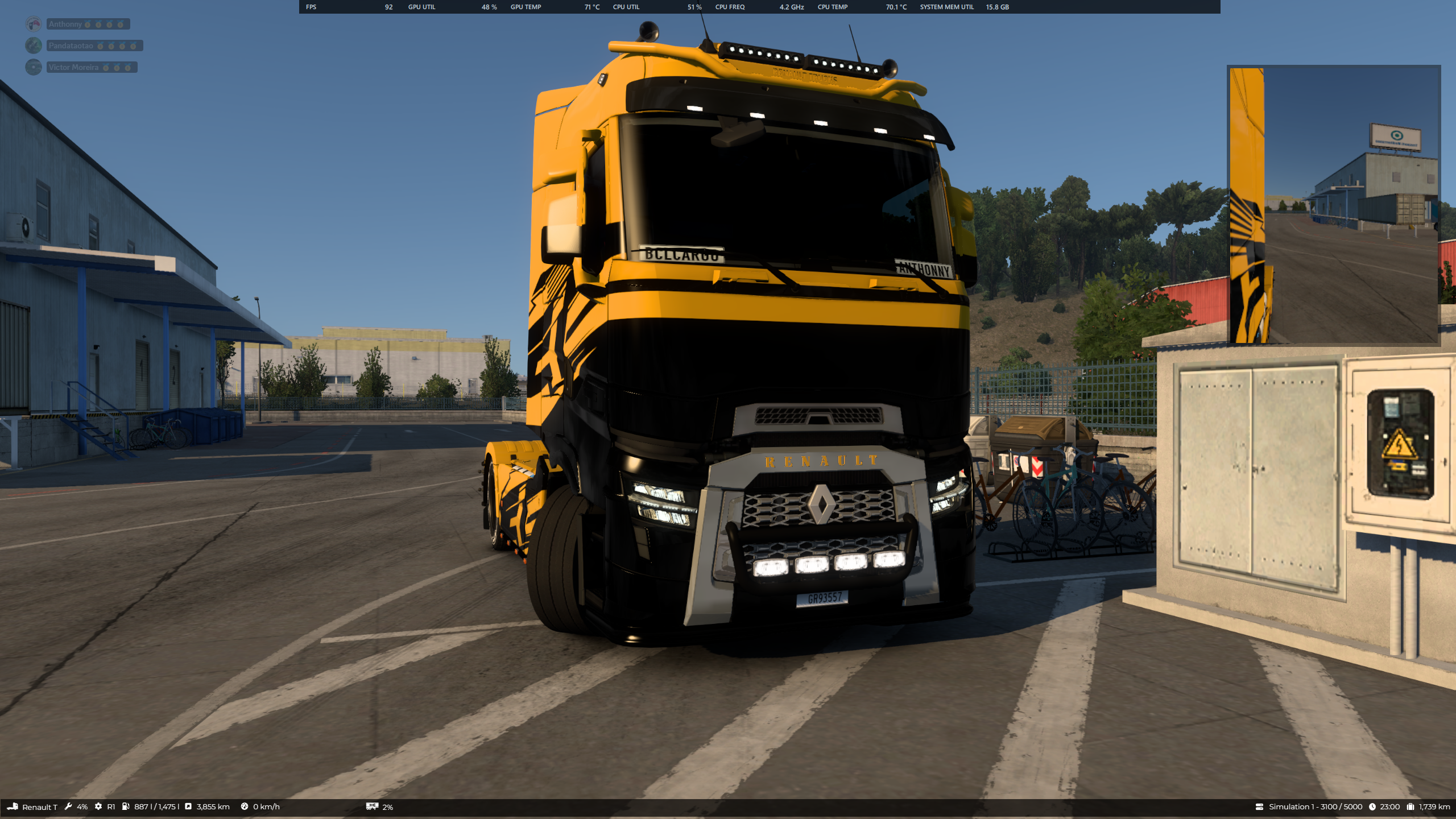Select Victor Moreira in the convoy player list
Viewport: 1456px width, 819px height.
coord(73,67)
